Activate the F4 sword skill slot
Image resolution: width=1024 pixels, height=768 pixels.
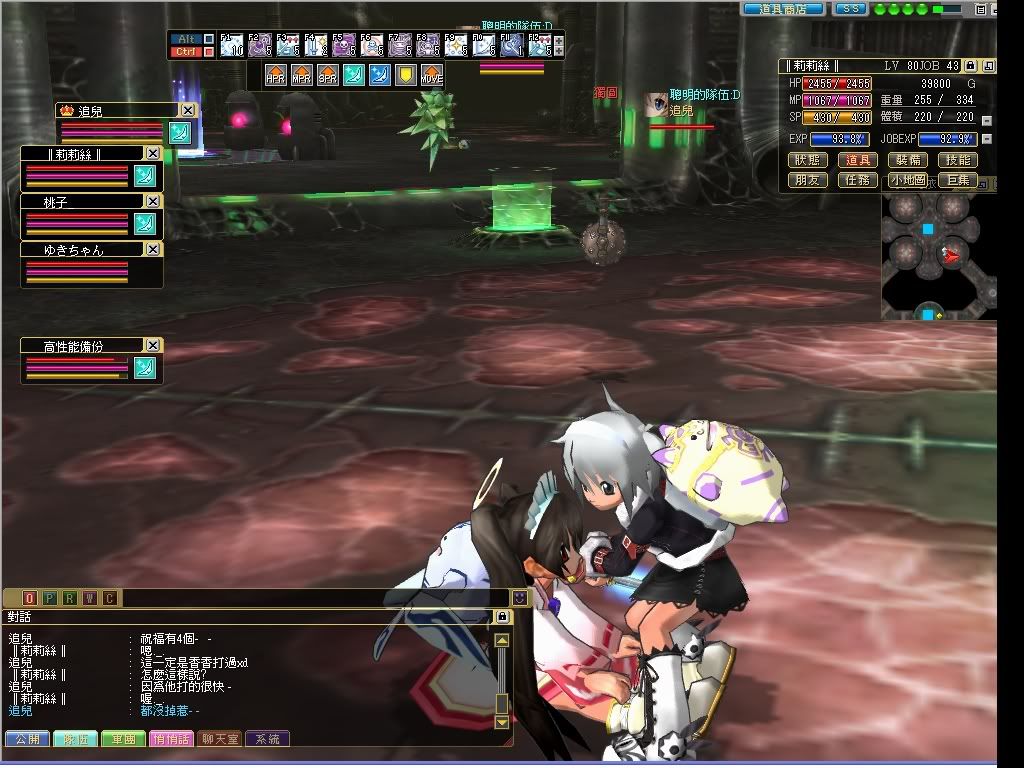[x=315, y=45]
